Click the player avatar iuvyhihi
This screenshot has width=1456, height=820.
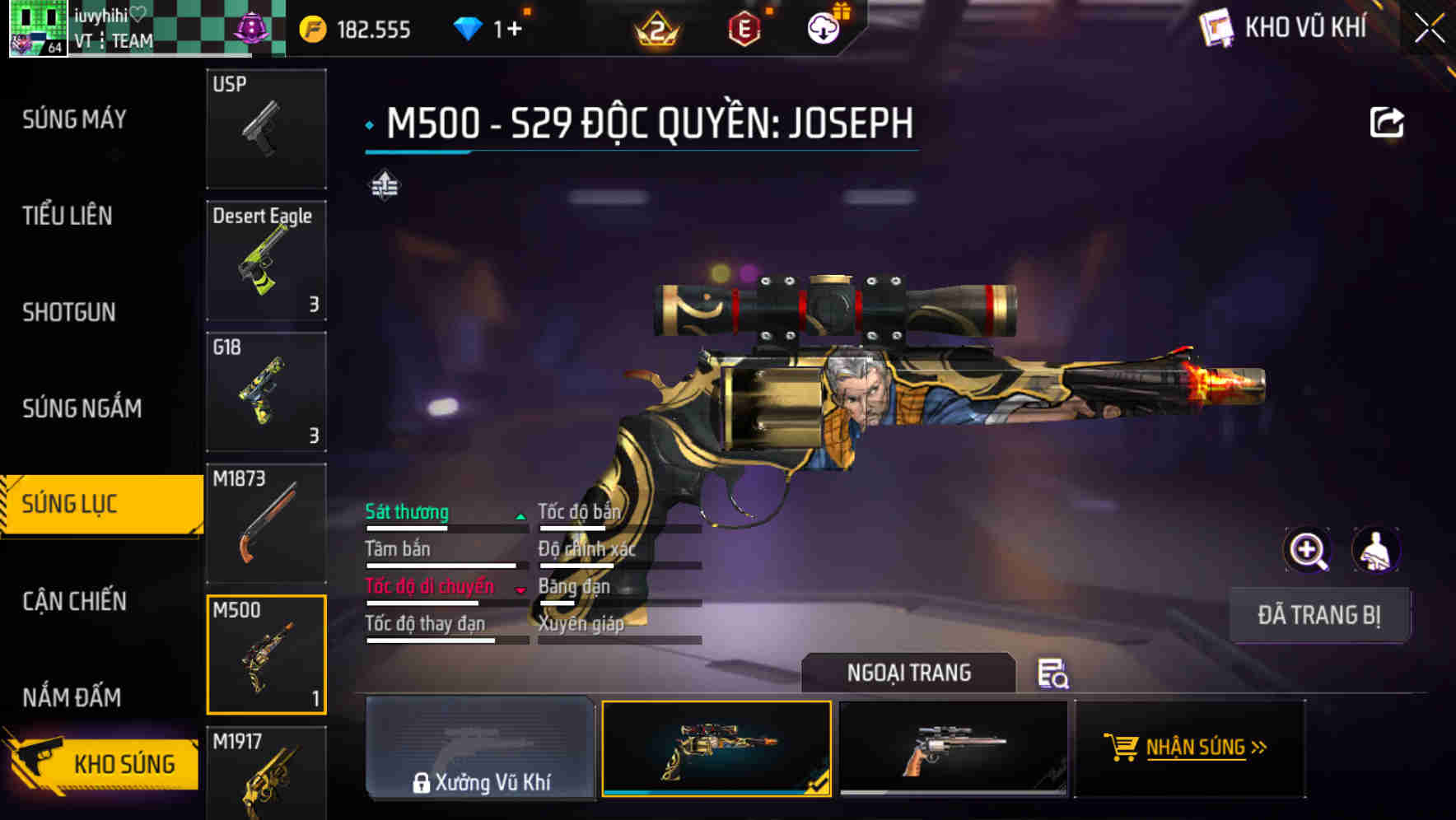[37, 27]
